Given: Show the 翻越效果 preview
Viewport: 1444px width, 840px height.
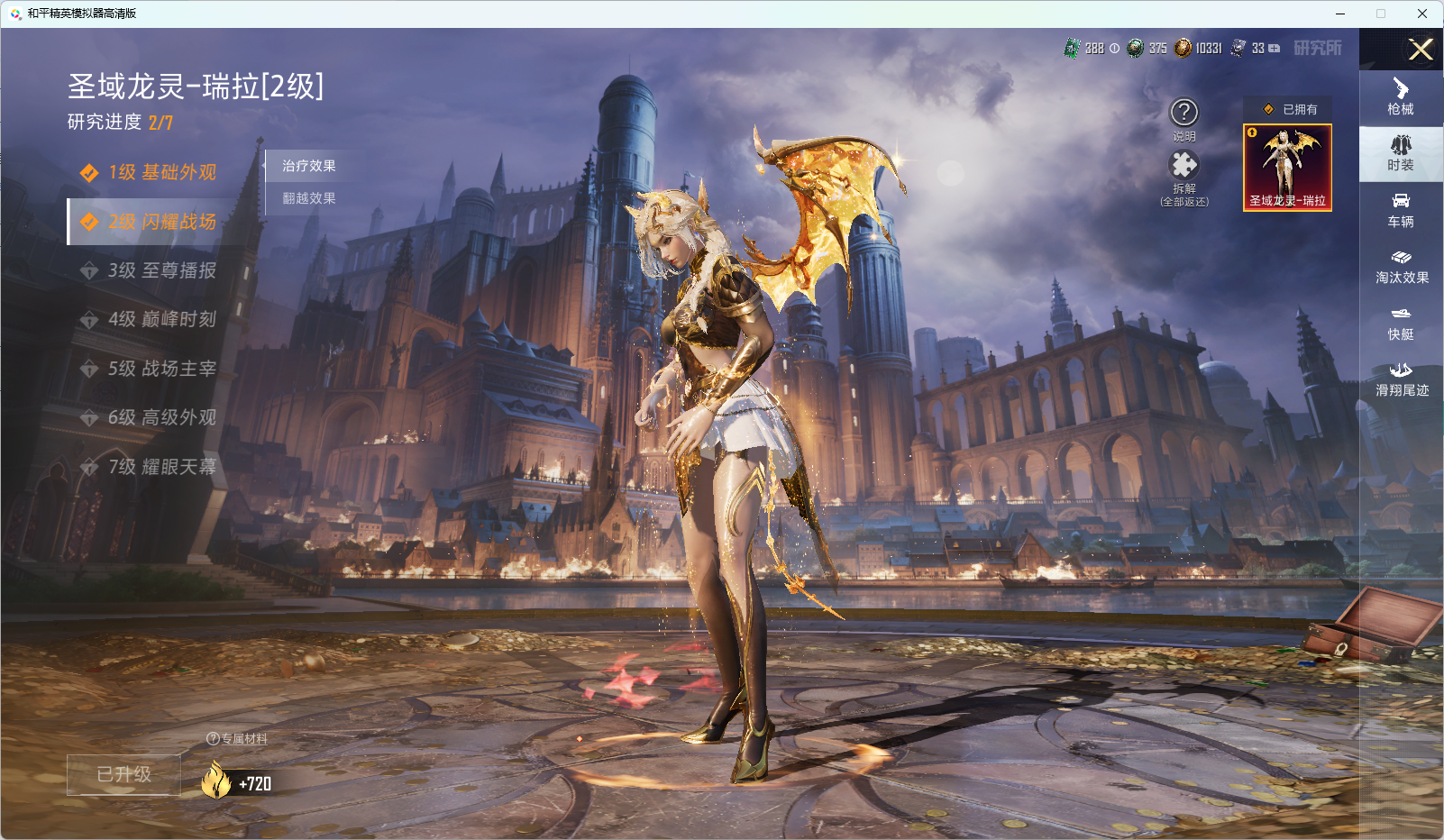Looking at the screenshot, I should (x=309, y=198).
